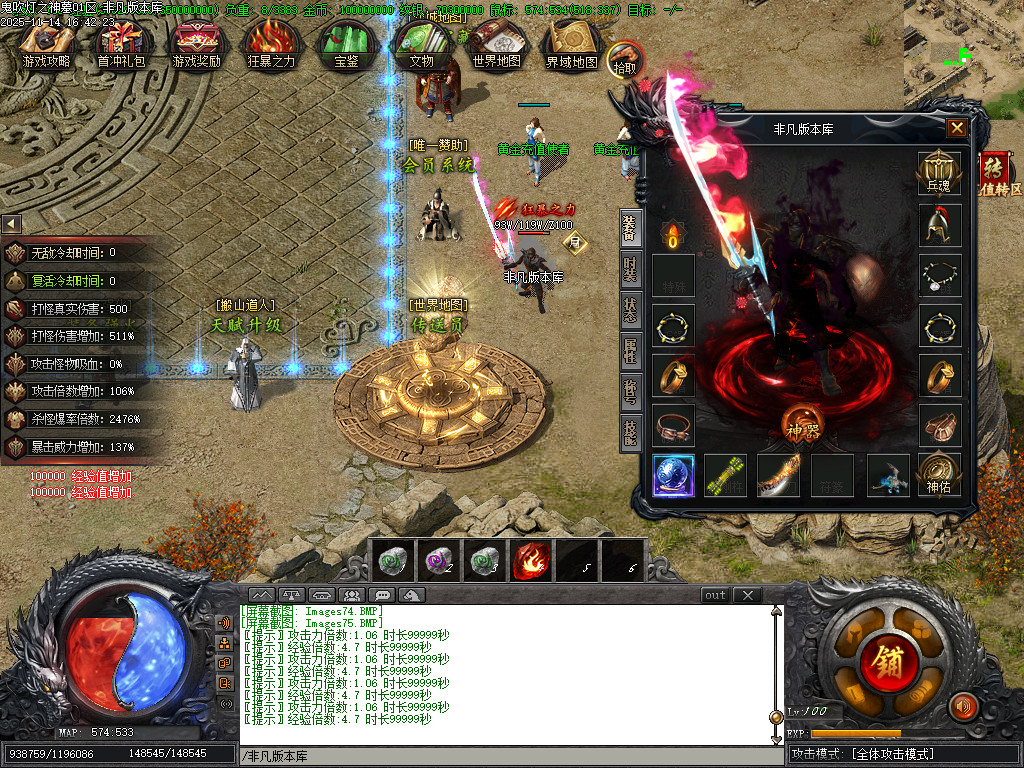Viewport: 1024px width, 768px height.
Task: Open the round red 铺 shop button
Action: click(884, 659)
